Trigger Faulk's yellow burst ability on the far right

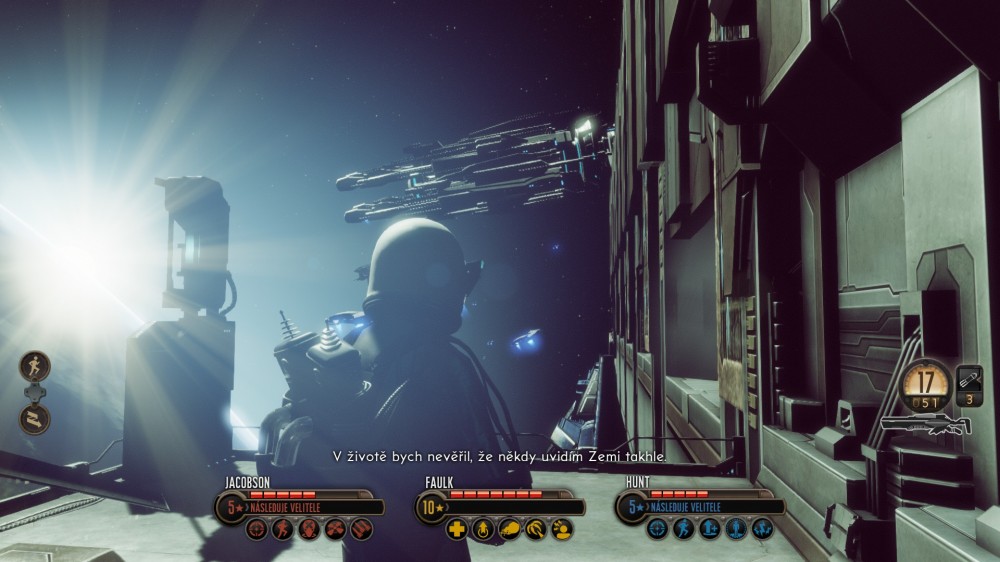561,529
